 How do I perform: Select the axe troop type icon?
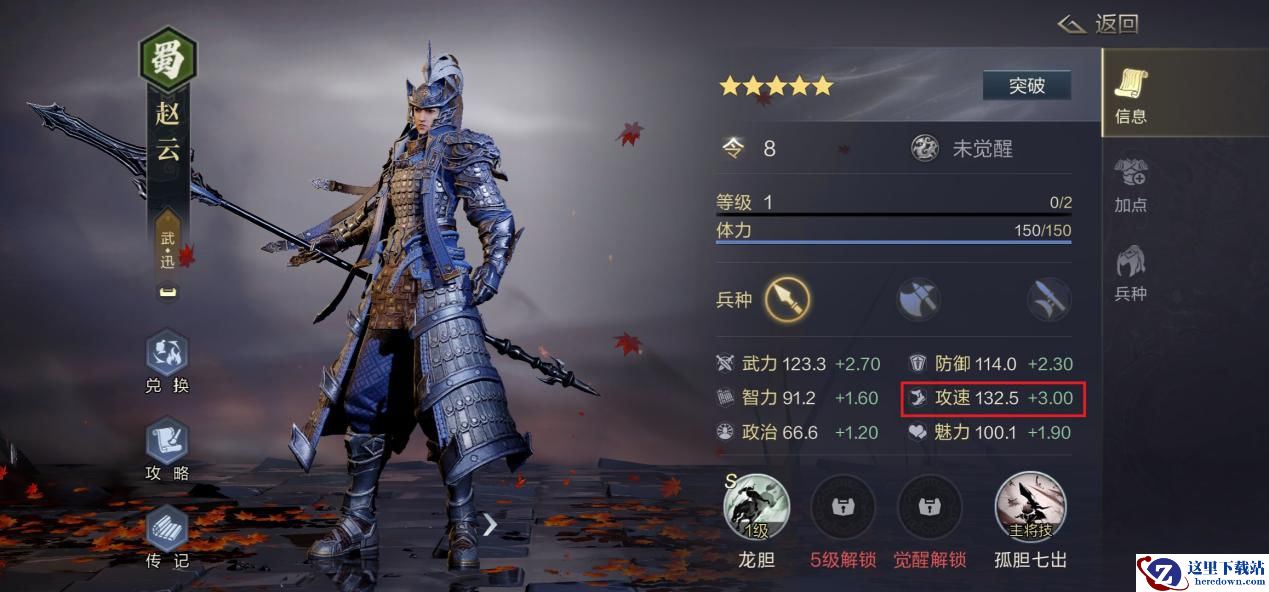click(918, 299)
